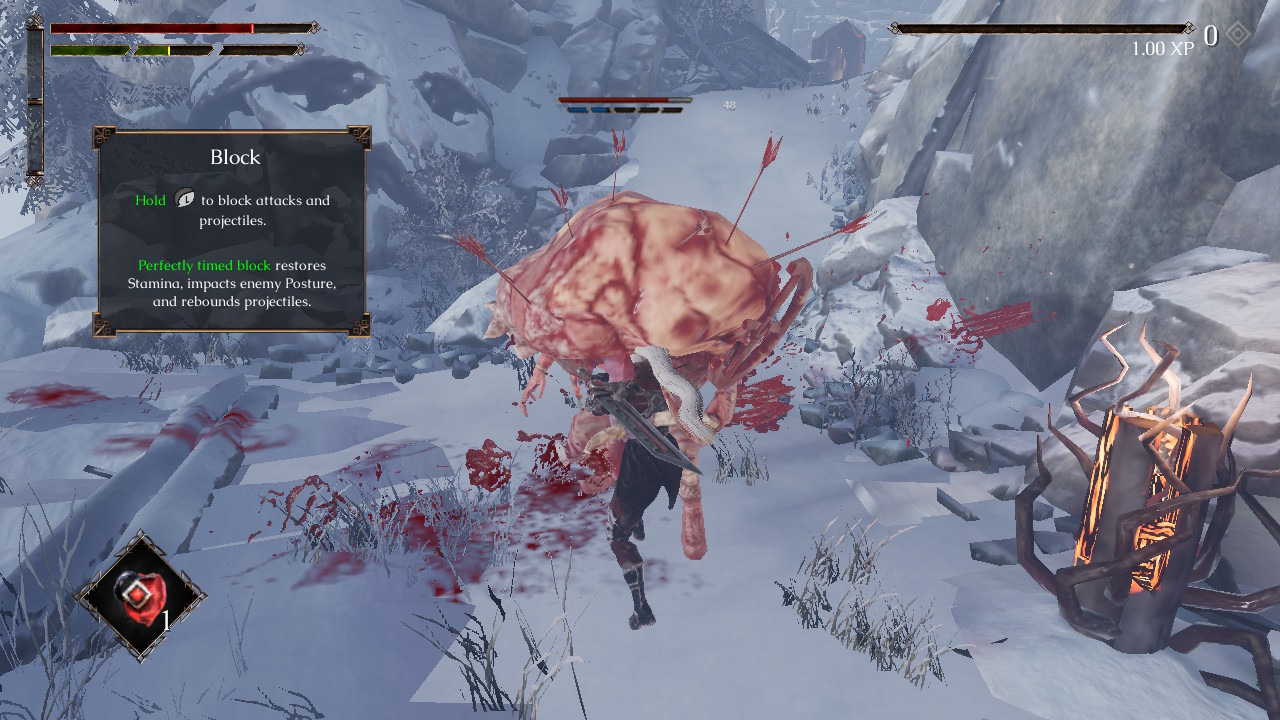Viewport: 1280px width, 720px height.
Task: Click the Block tutorial panel
Action: (233, 231)
